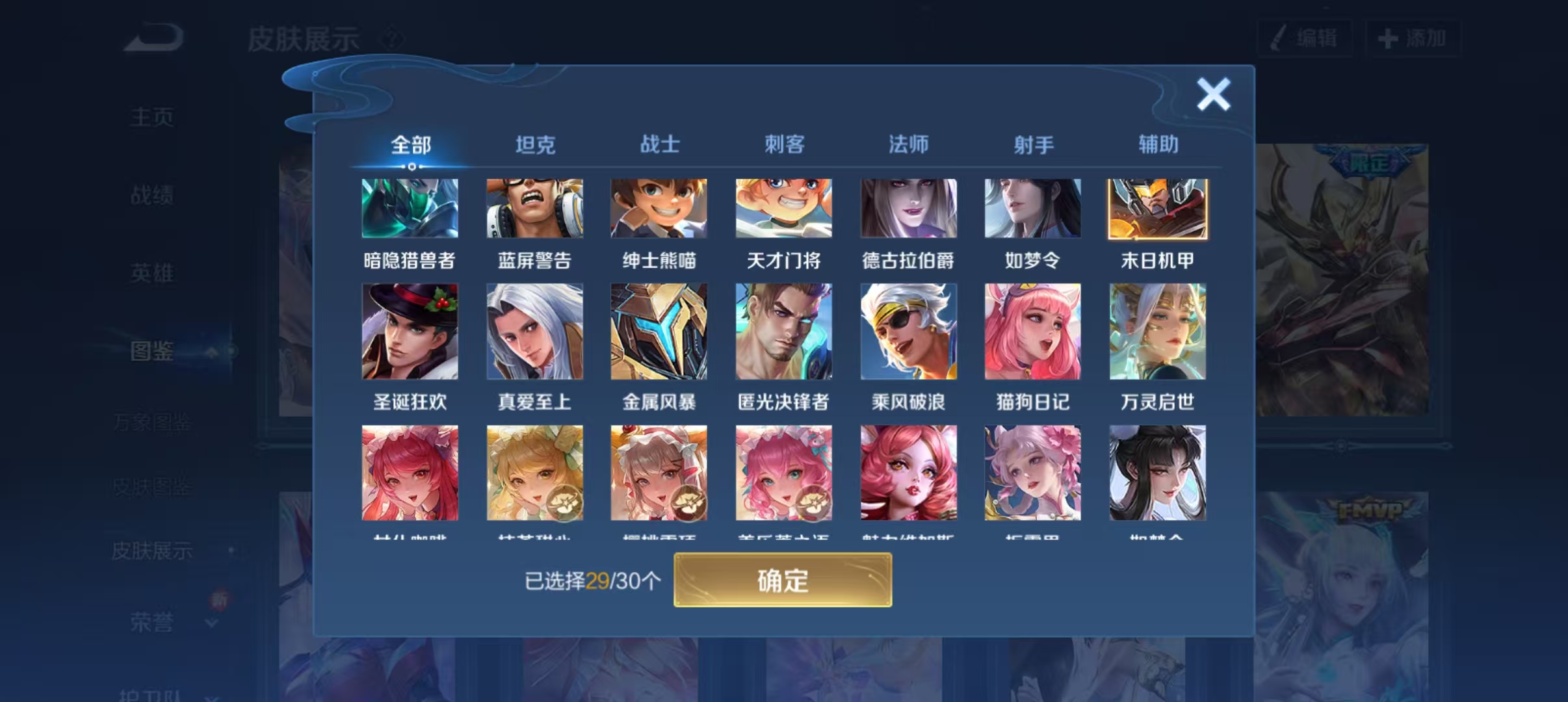Viewport: 1568px width, 702px height.
Task: Select the 天才门将 skin icon
Action: [x=783, y=208]
